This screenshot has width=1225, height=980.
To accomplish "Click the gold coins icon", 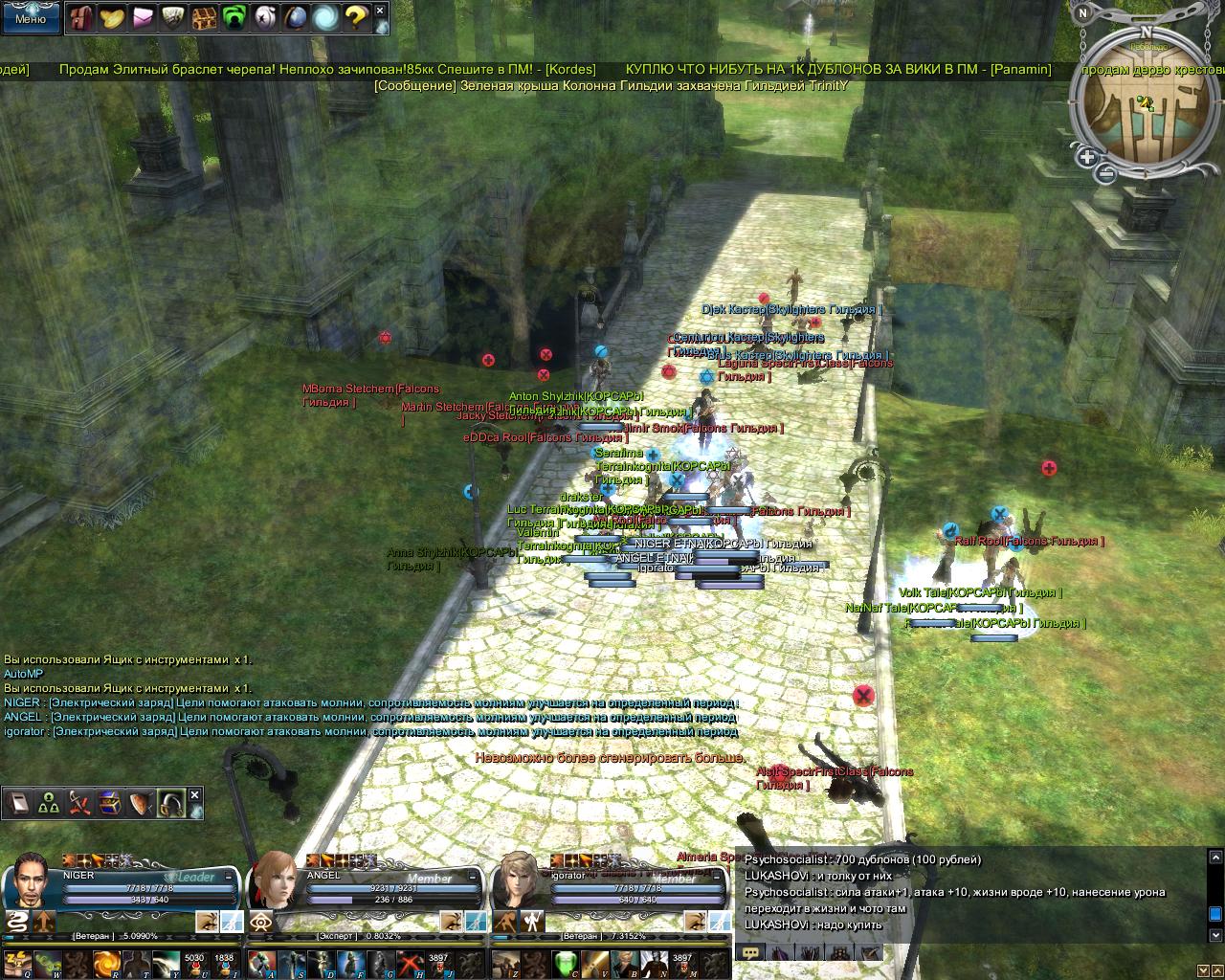I will [112, 17].
